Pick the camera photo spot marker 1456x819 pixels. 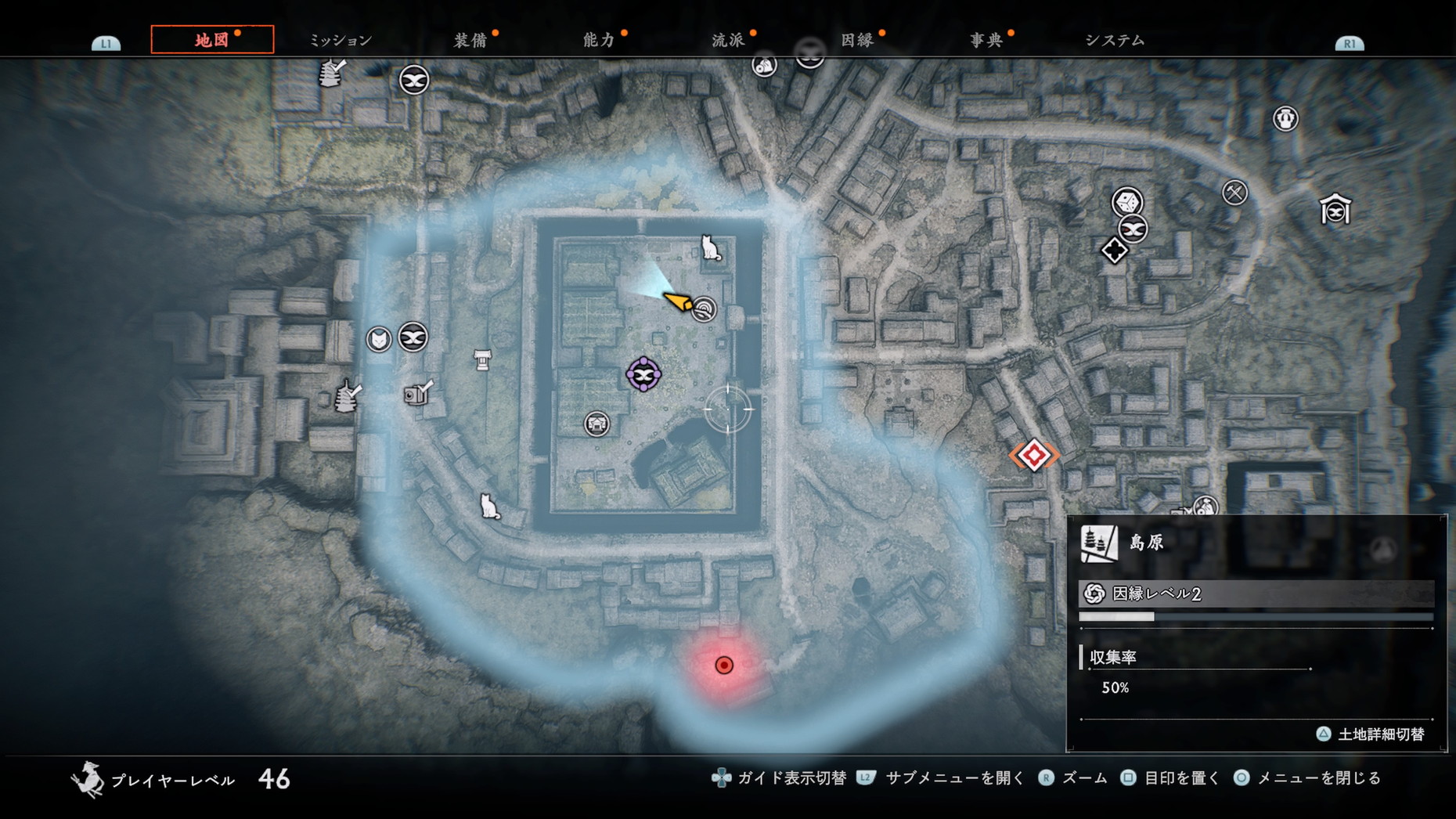coord(417,392)
